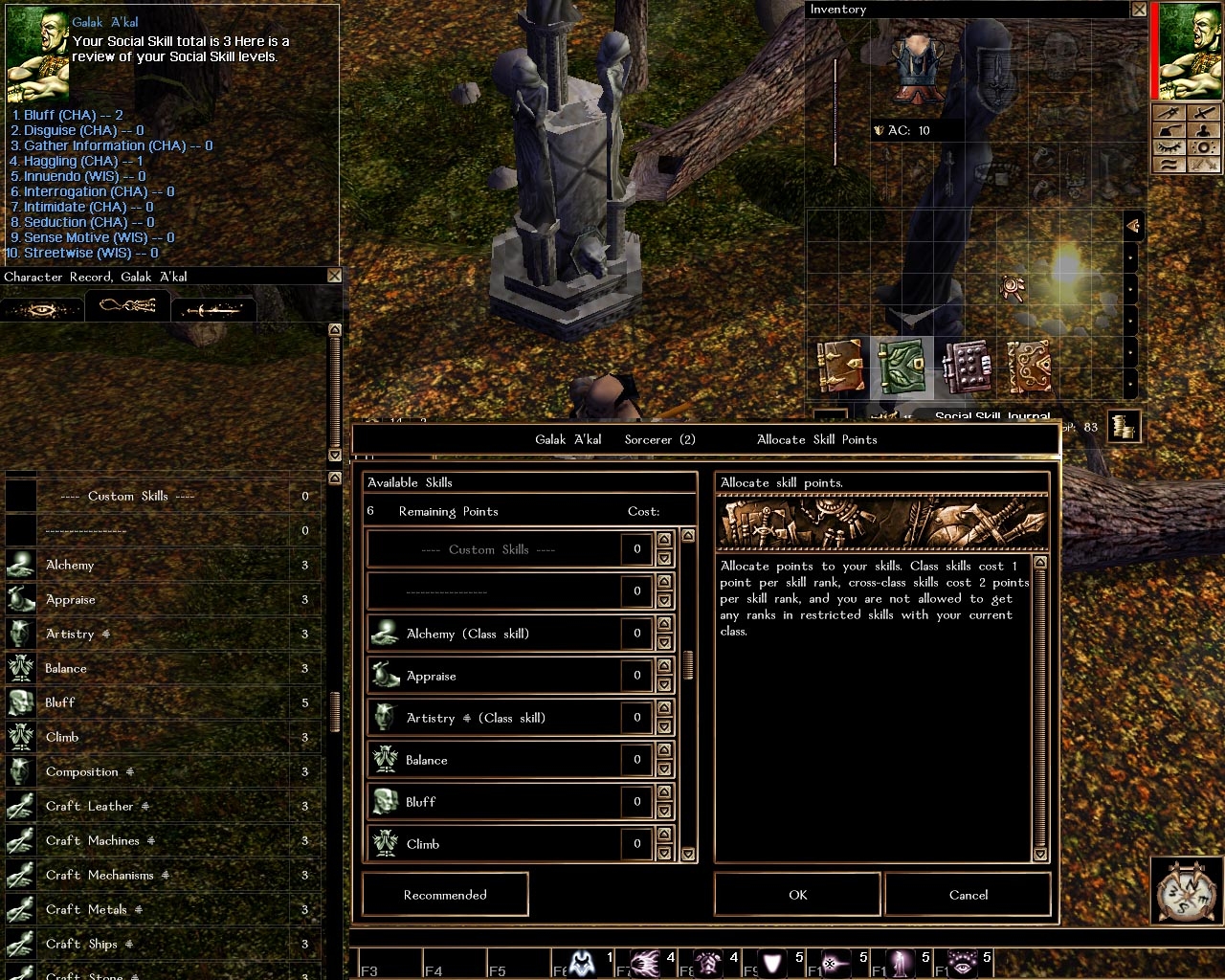1225x980 pixels.
Task: Pick the studded dark book item
Action: [966, 367]
